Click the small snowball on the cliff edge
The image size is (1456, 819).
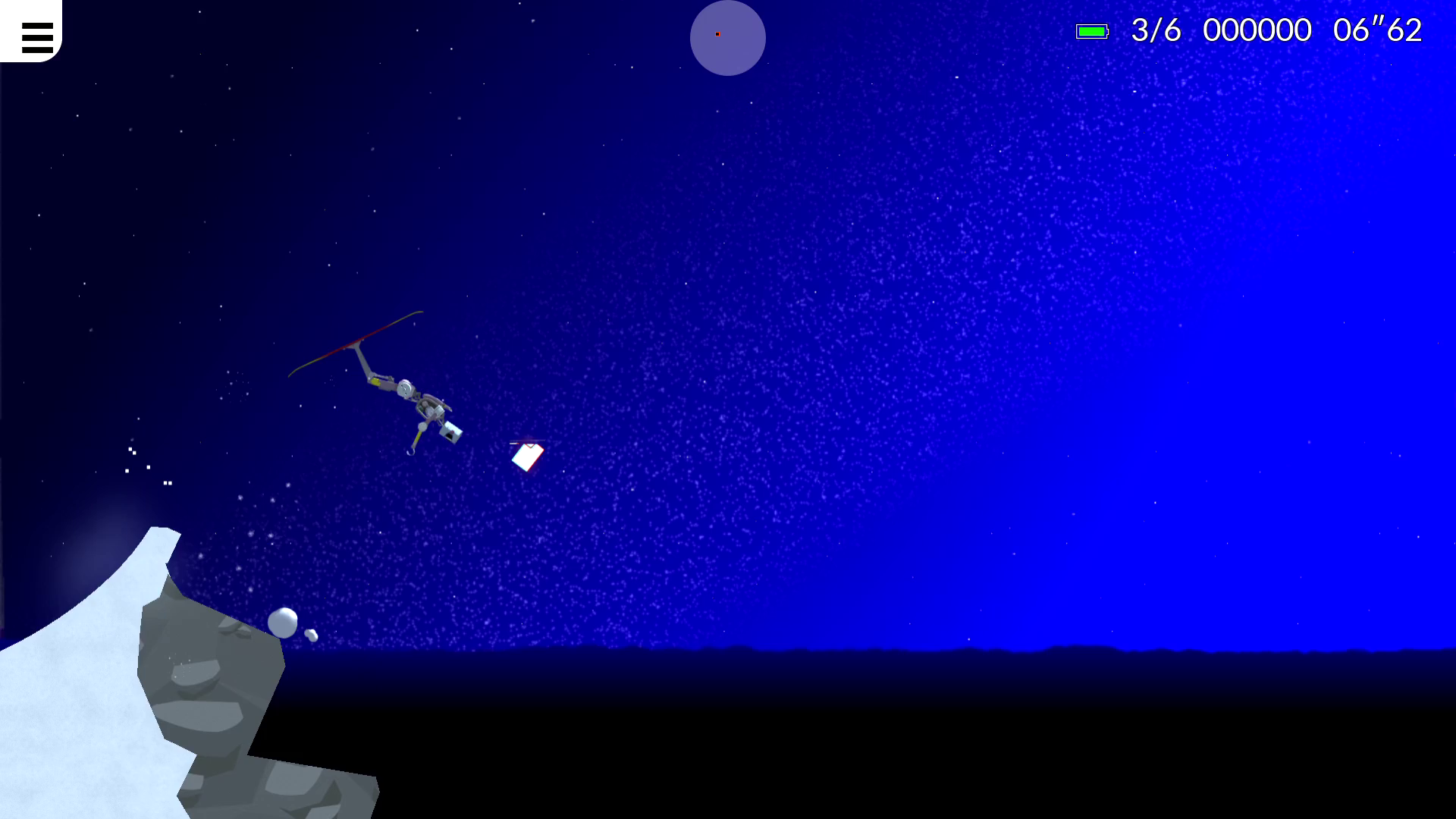click(x=284, y=623)
